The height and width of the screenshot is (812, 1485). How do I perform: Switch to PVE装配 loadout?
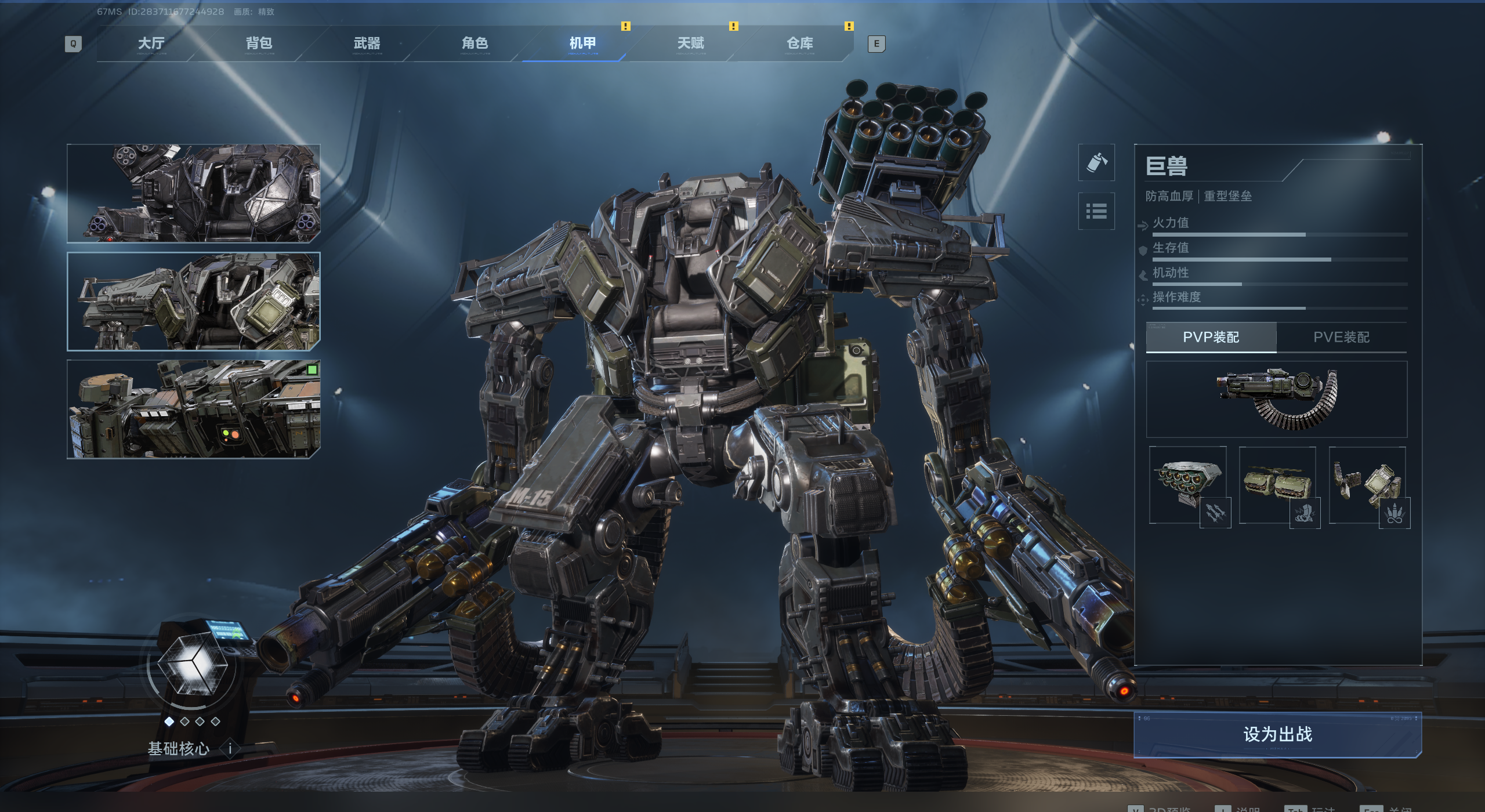(1341, 337)
